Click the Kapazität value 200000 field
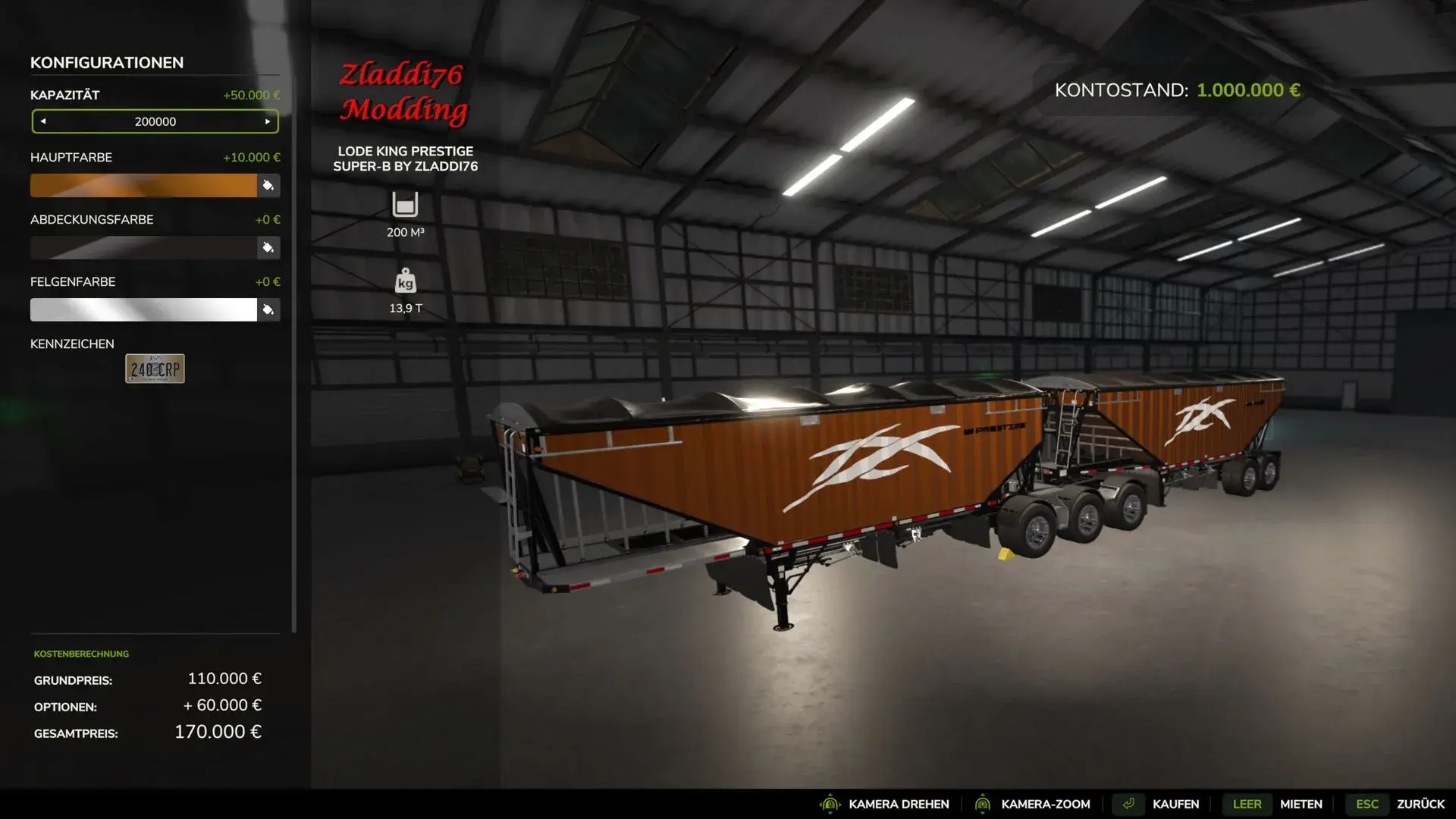Viewport: 1456px width, 819px height. [155, 121]
